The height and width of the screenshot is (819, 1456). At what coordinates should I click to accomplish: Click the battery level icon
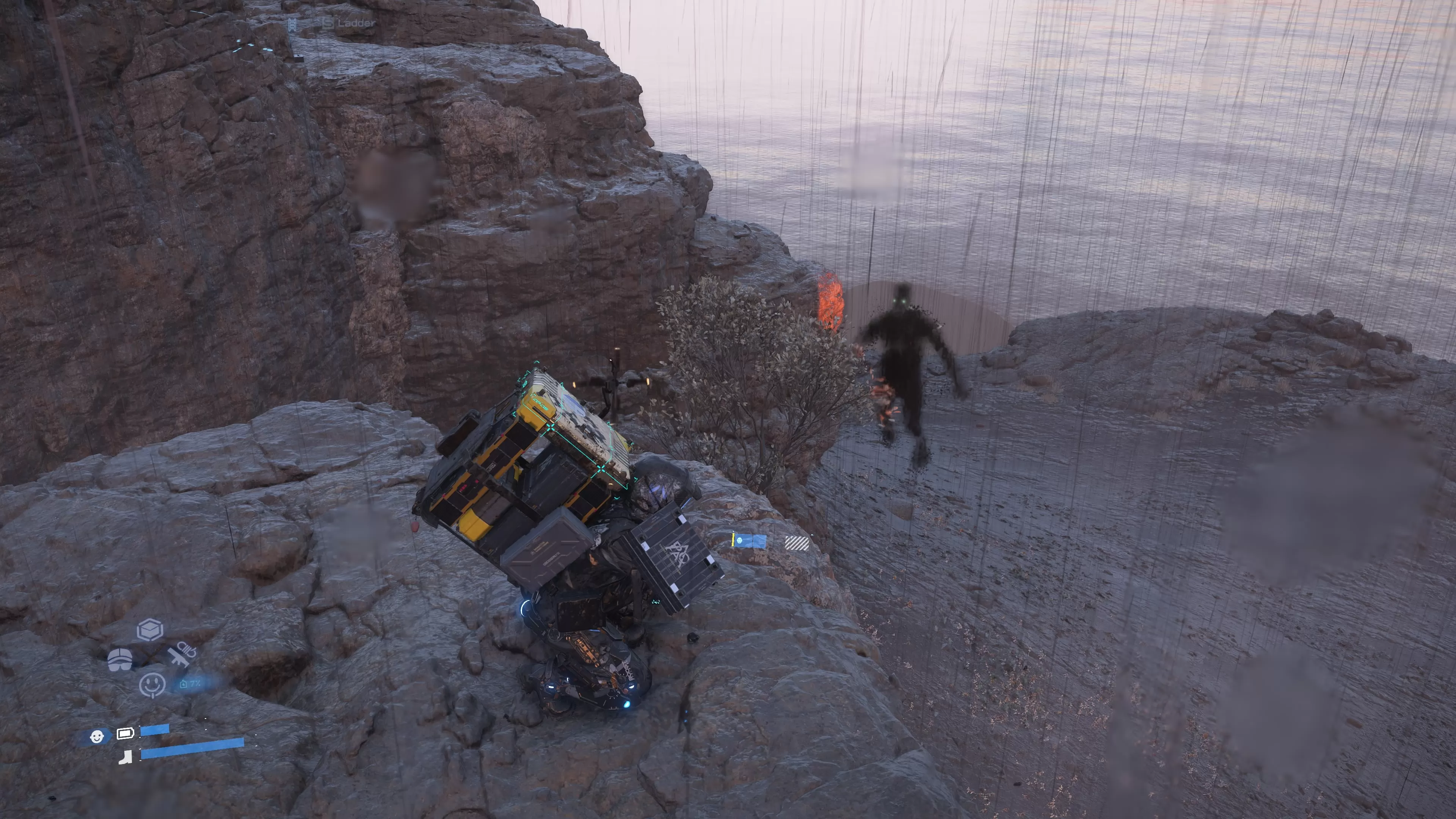coord(126,734)
